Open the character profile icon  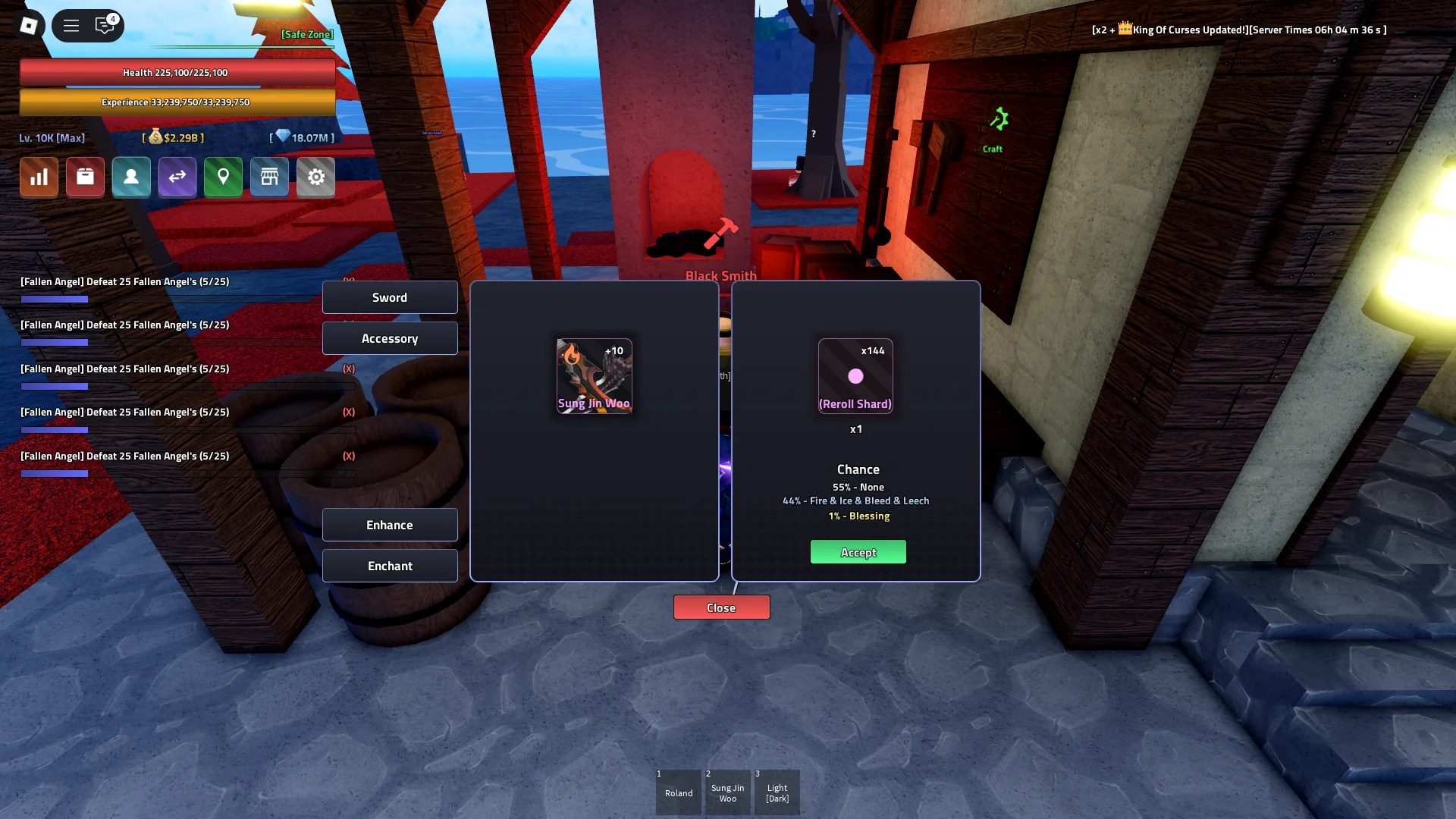click(131, 177)
